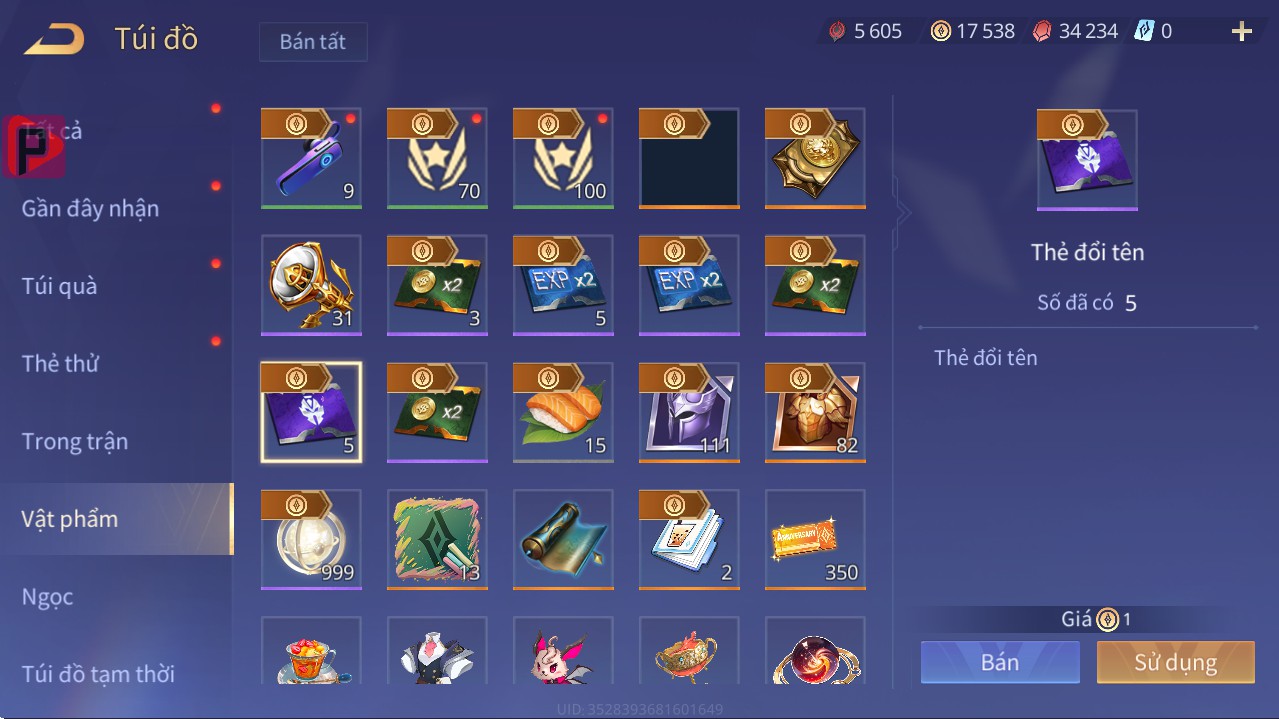The height and width of the screenshot is (719, 1279).
Task: Select the blue megaphone item slot
Action: [x=311, y=158]
